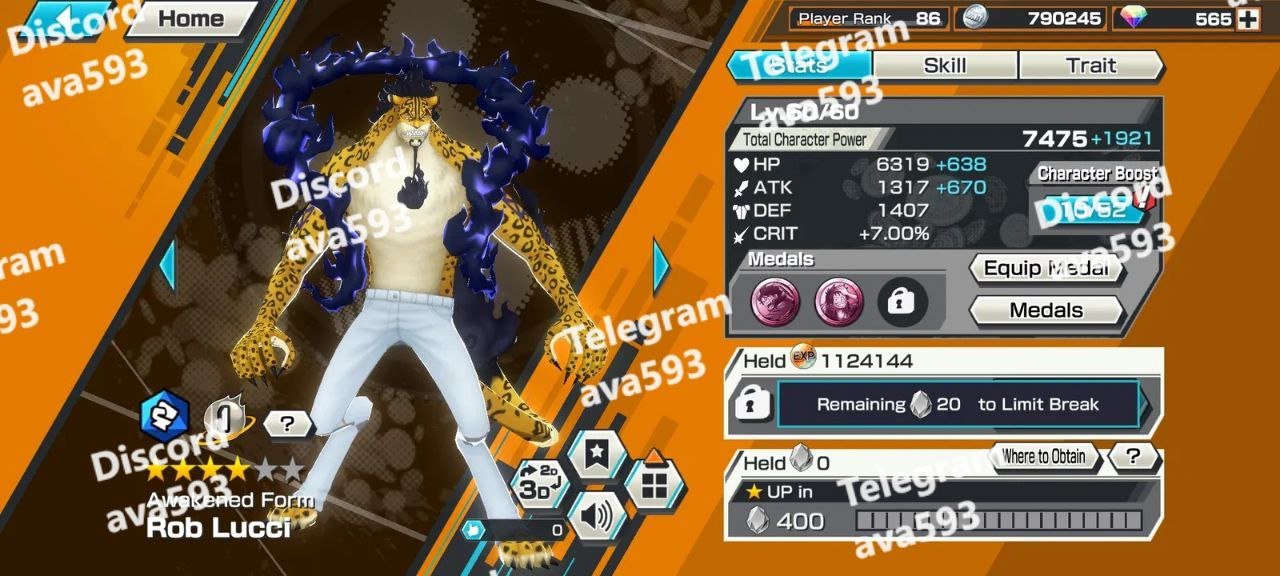The width and height of the screenshot is (1280, 576).
Task: Open the Skill tab
Action: pos(944,66)
